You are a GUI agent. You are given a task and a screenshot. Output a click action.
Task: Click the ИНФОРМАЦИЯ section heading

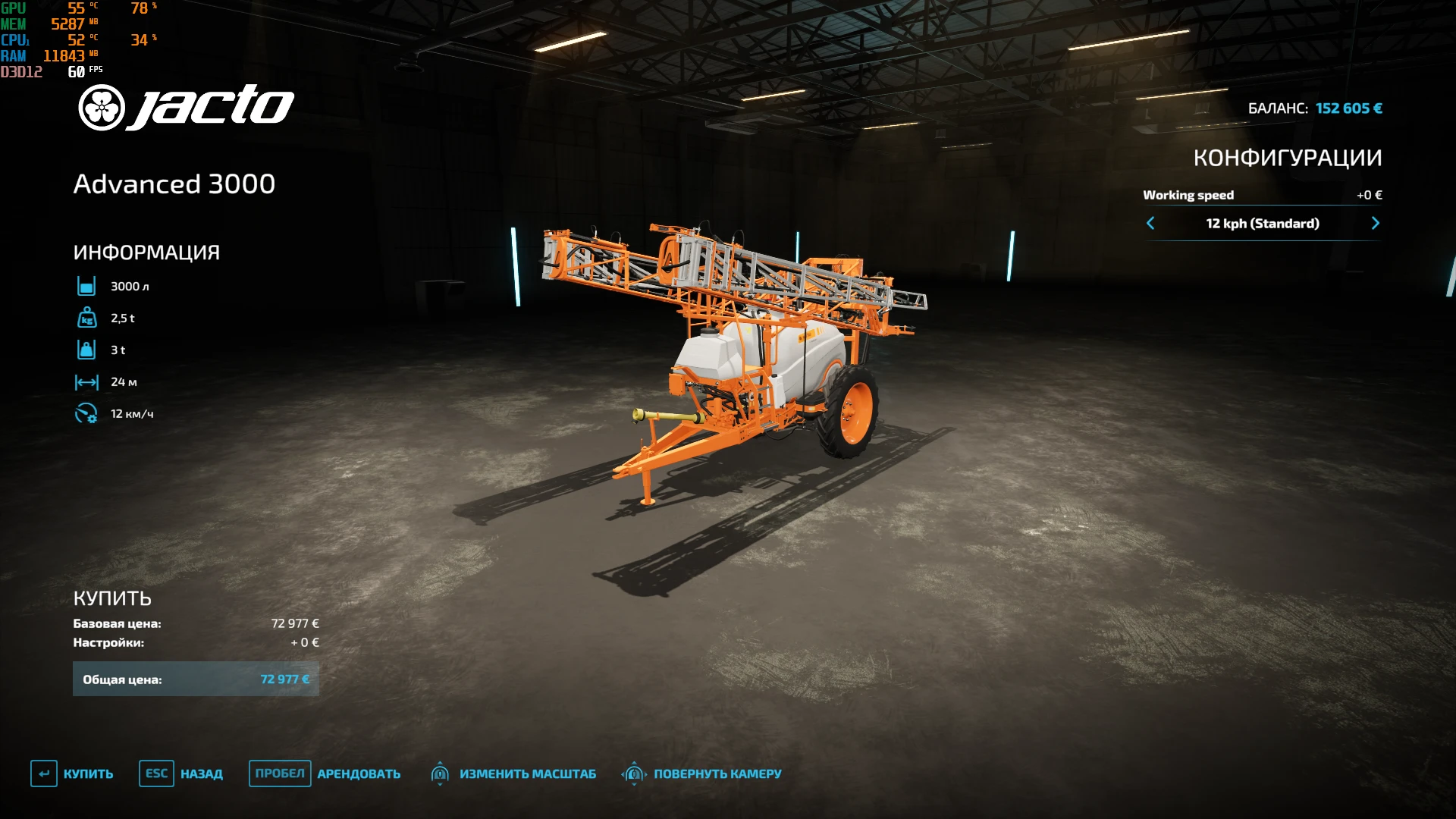pyautogui.click(x=146, y=251)
